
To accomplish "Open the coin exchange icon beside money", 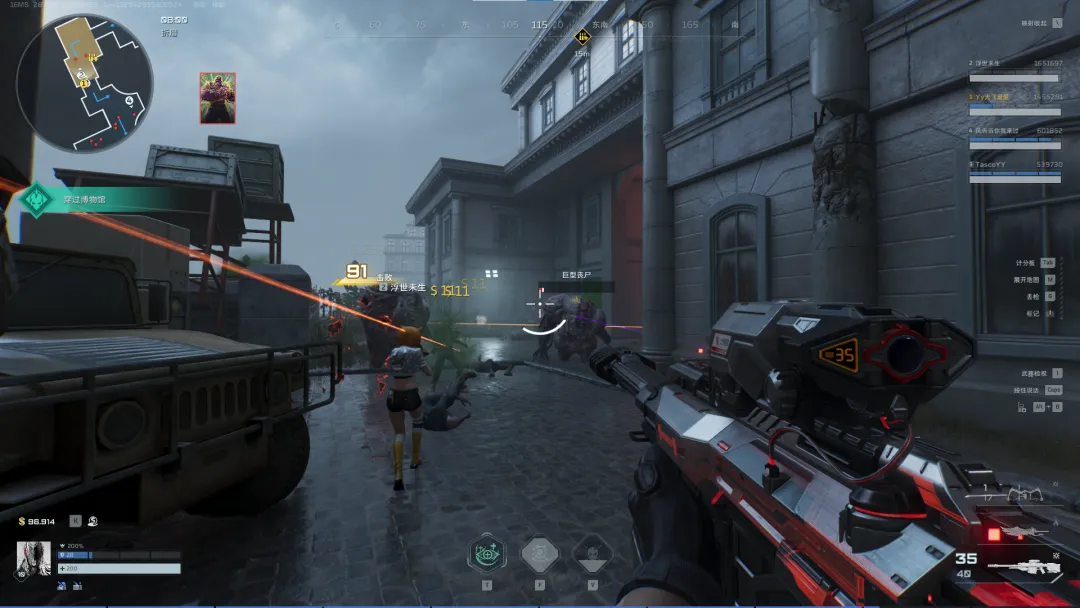I will pos(92,521).
